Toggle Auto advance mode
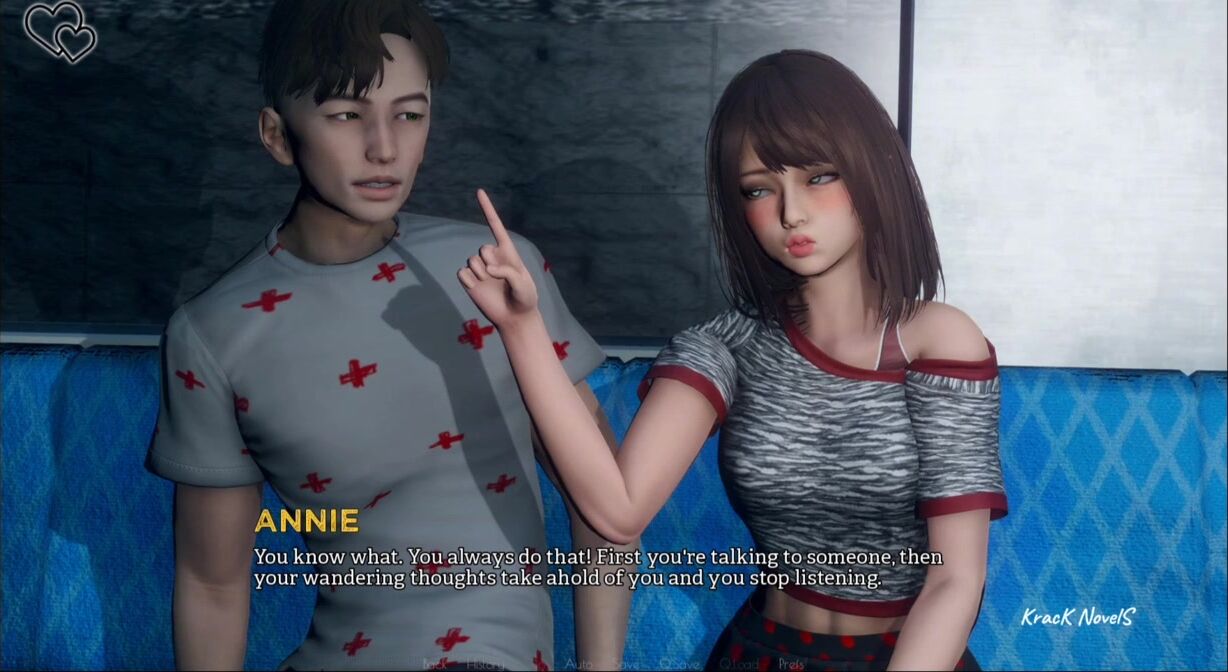 pos(578,663)
